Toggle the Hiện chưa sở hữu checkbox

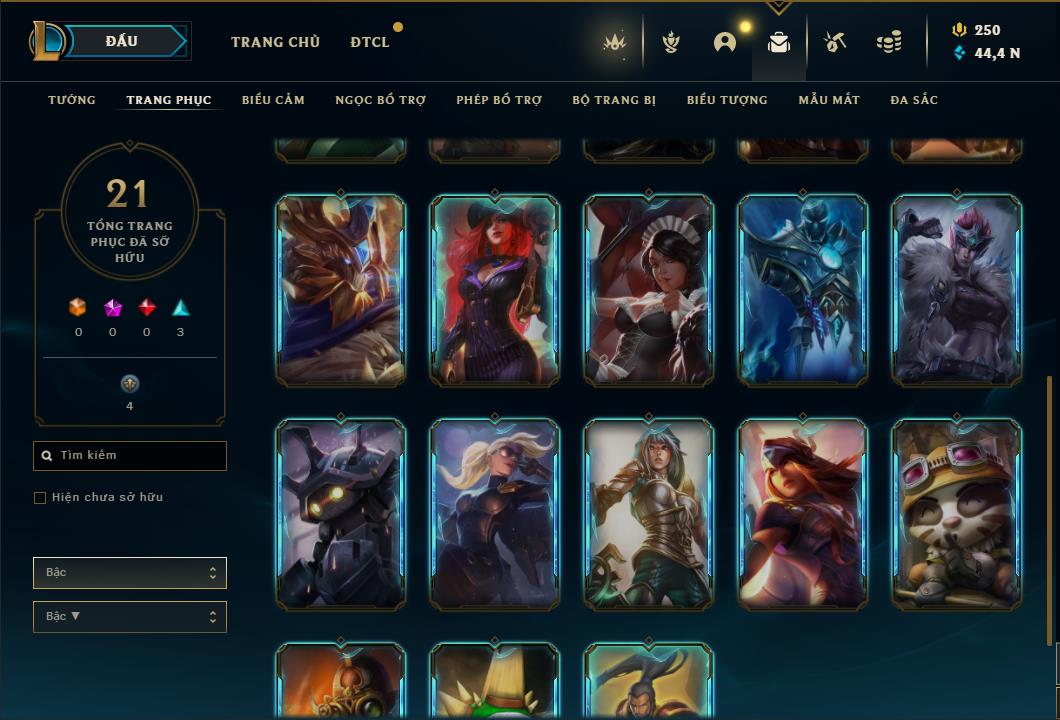(40, 498)
